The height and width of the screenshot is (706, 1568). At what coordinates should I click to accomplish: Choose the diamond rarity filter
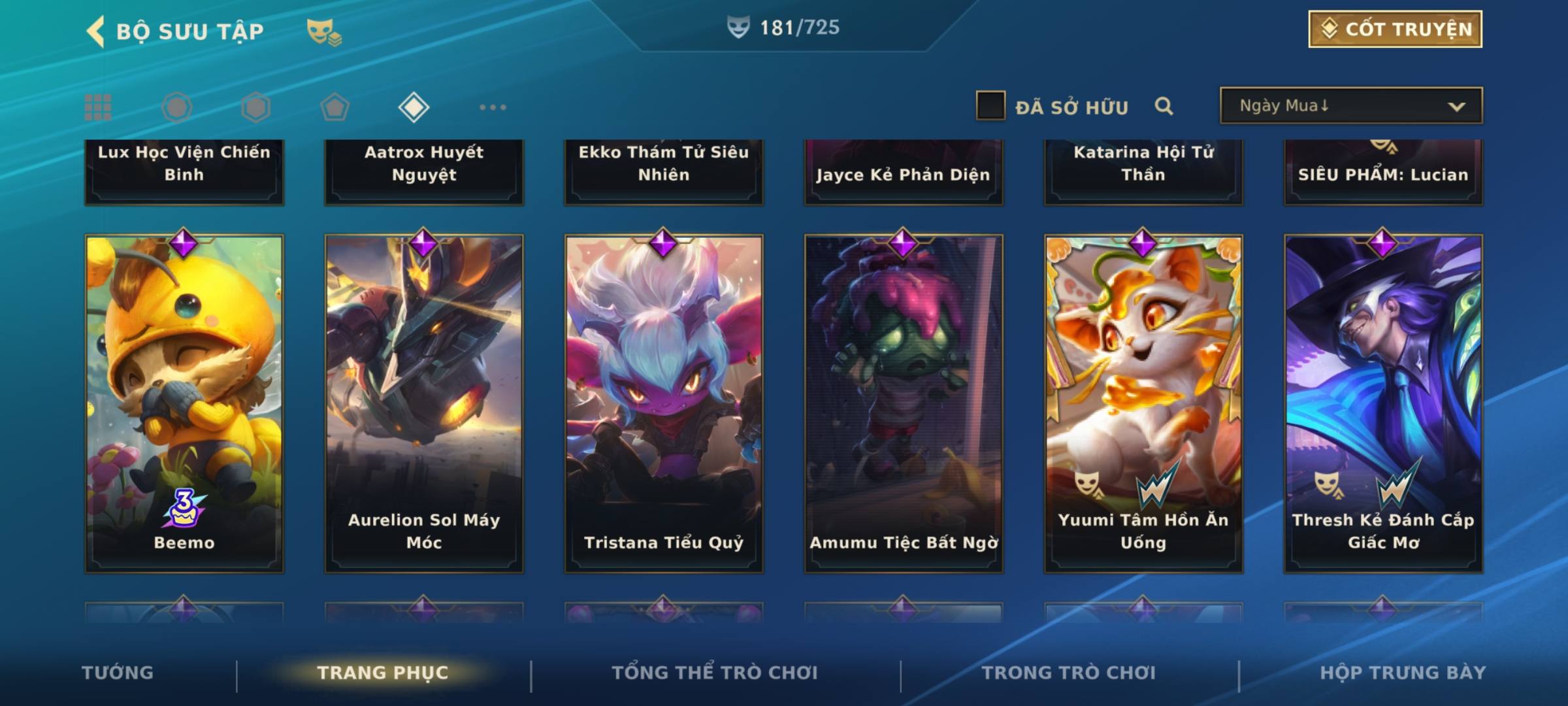(414, 107)
